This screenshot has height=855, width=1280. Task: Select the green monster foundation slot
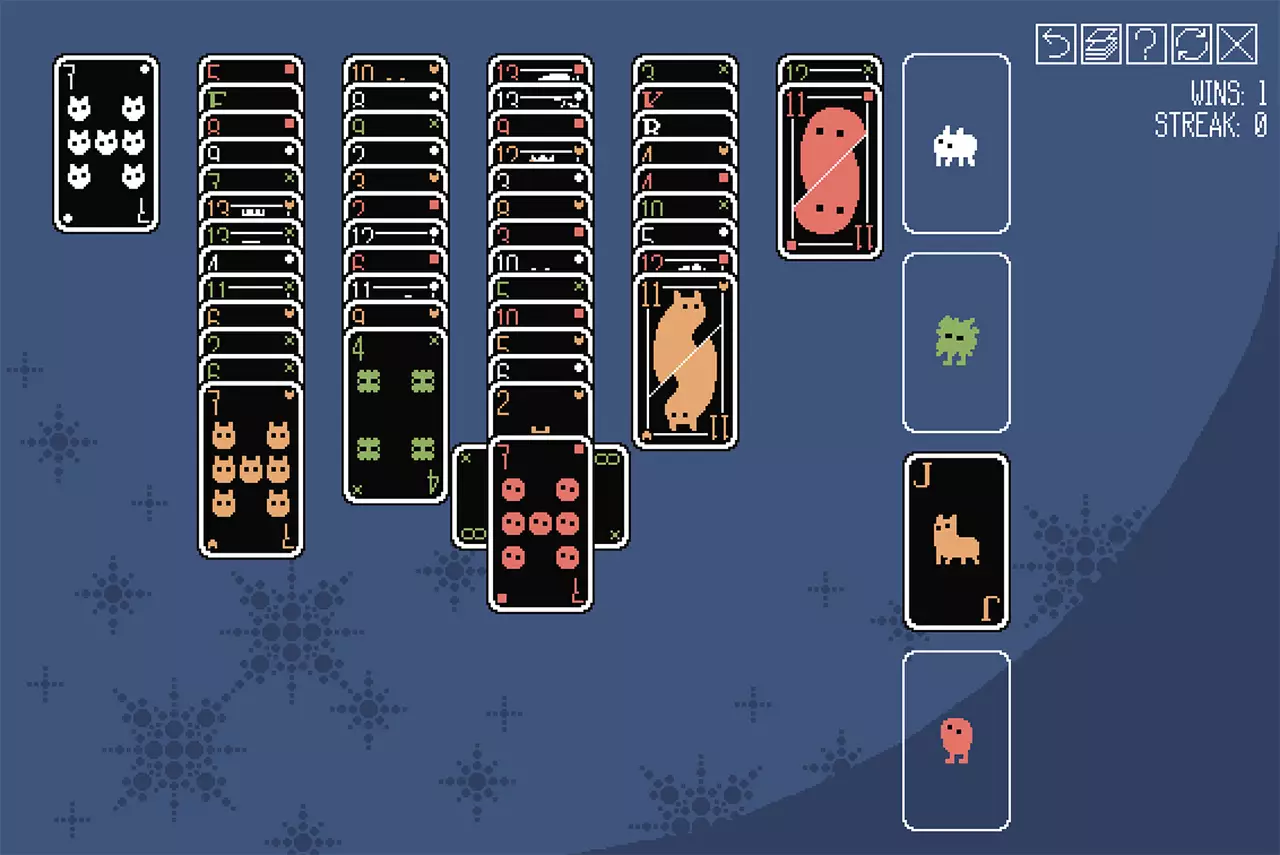point(956,343)
